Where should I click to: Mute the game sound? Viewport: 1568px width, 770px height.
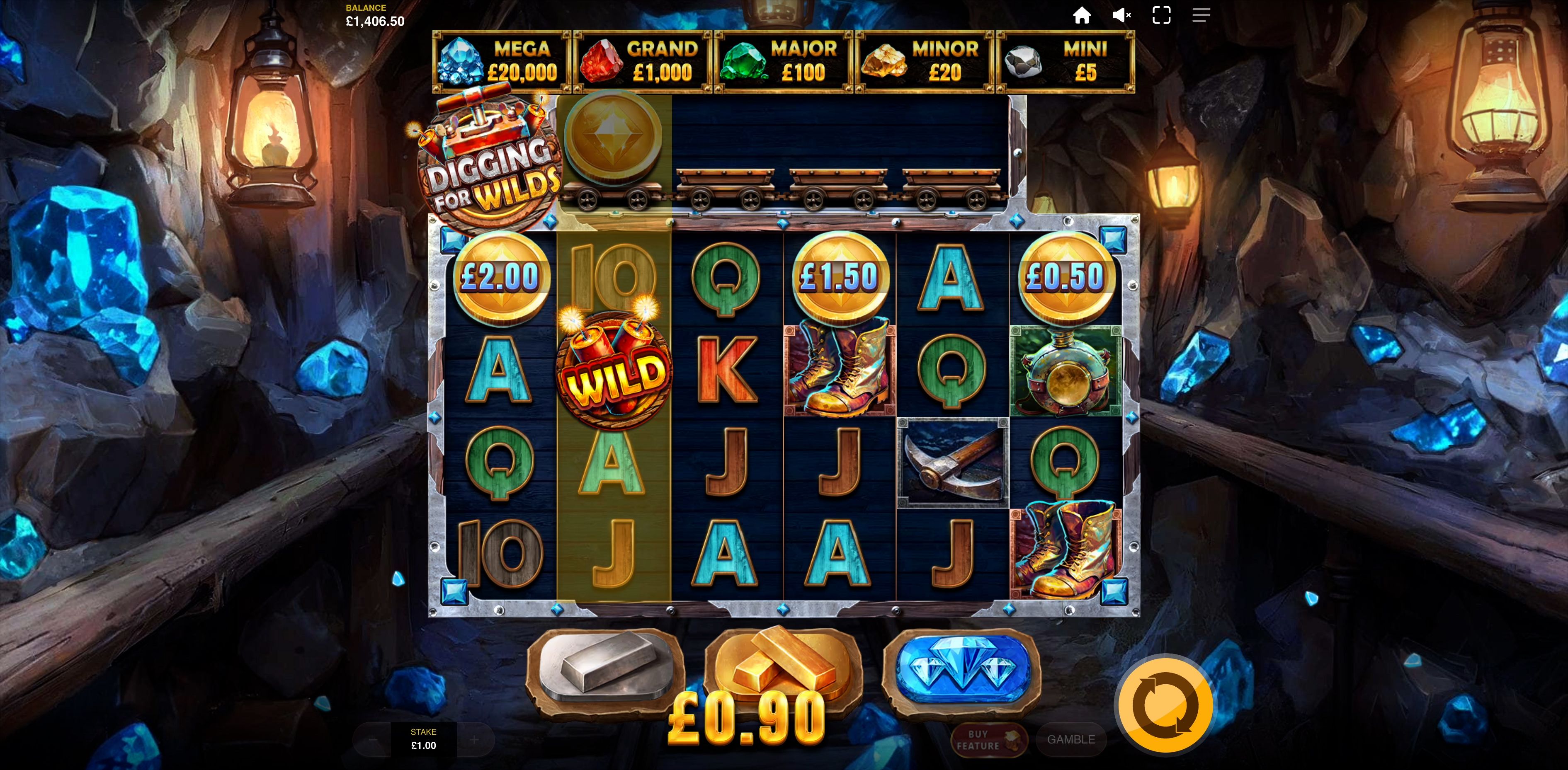[1121, 15]
